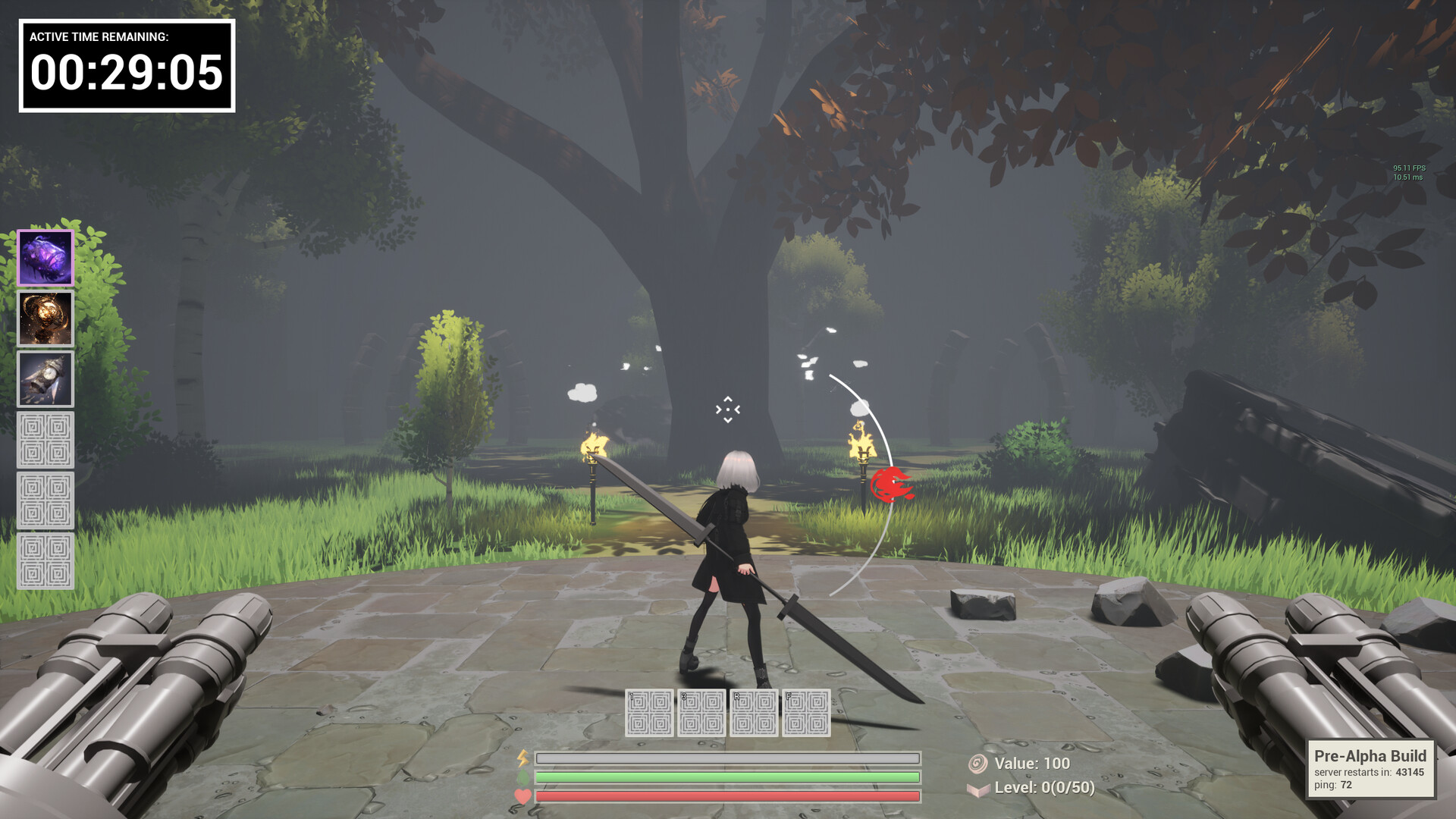The height and width of the screenshot is (819, 1456).
Task: Select the clock rocket item in the sidebar
Action: pos(45,377)
